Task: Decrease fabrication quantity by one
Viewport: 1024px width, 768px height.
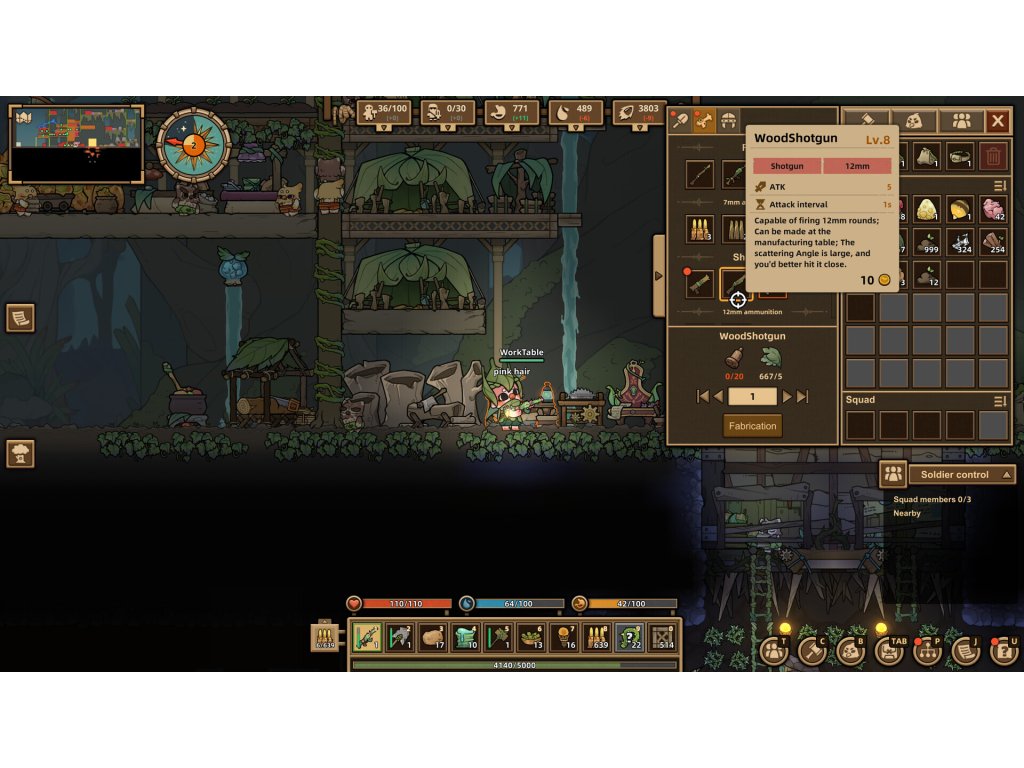Action: [717, 397]
